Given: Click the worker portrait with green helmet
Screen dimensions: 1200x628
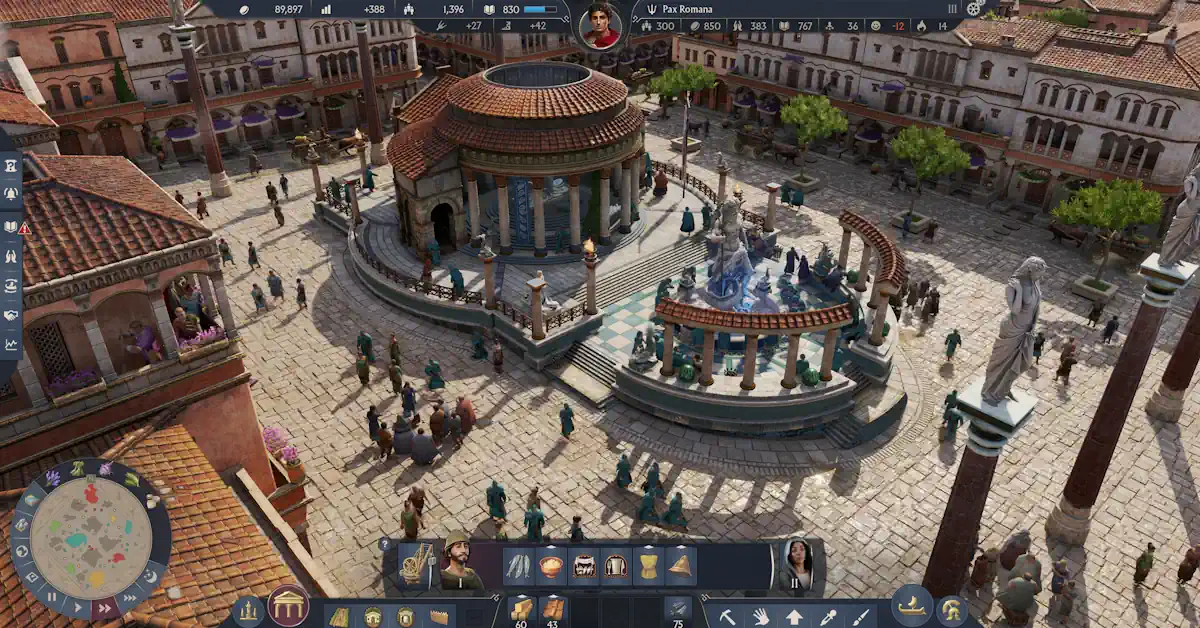Looking at the screenshot, I should 459,564.
